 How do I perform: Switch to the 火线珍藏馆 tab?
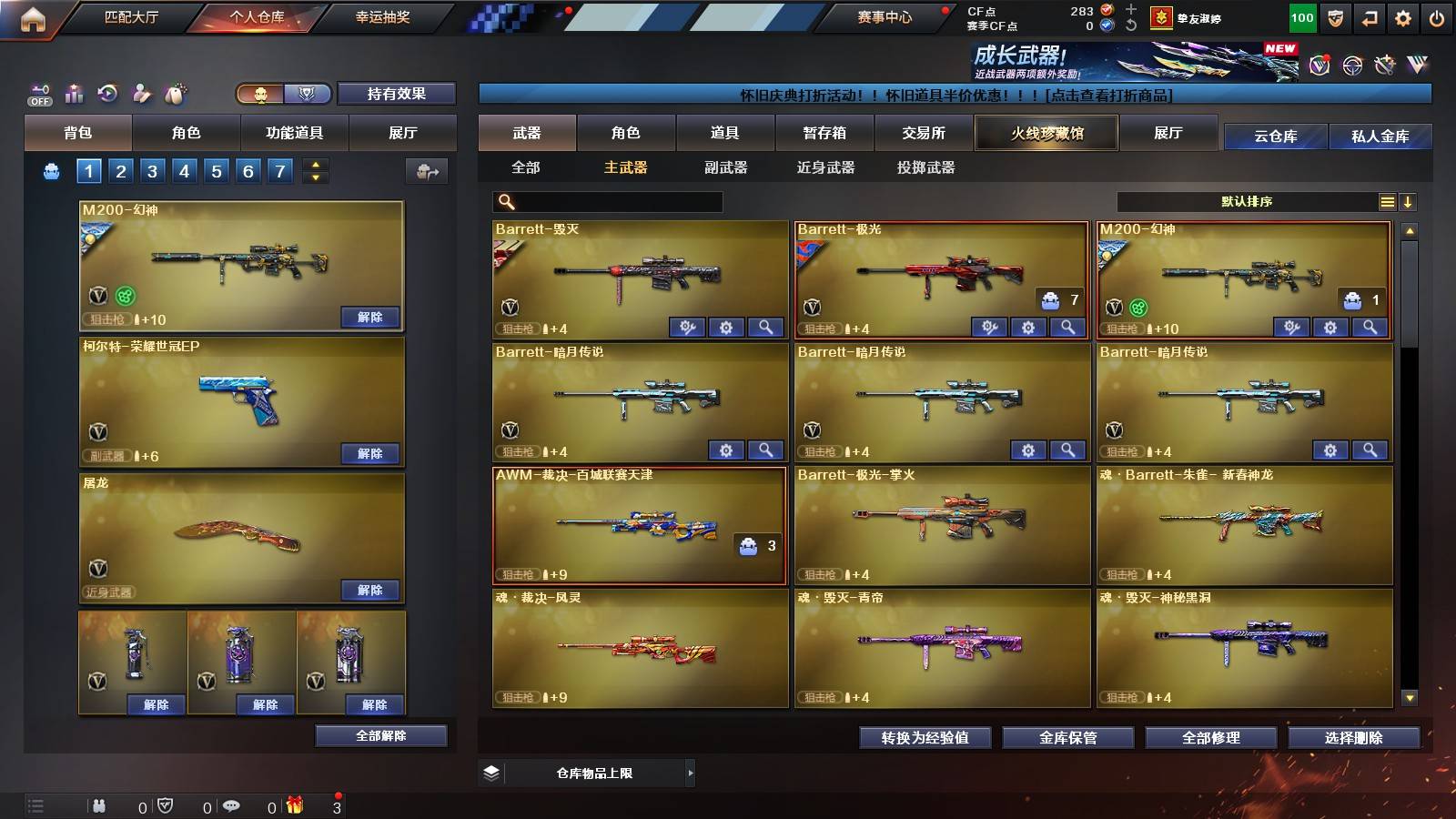1046,133
